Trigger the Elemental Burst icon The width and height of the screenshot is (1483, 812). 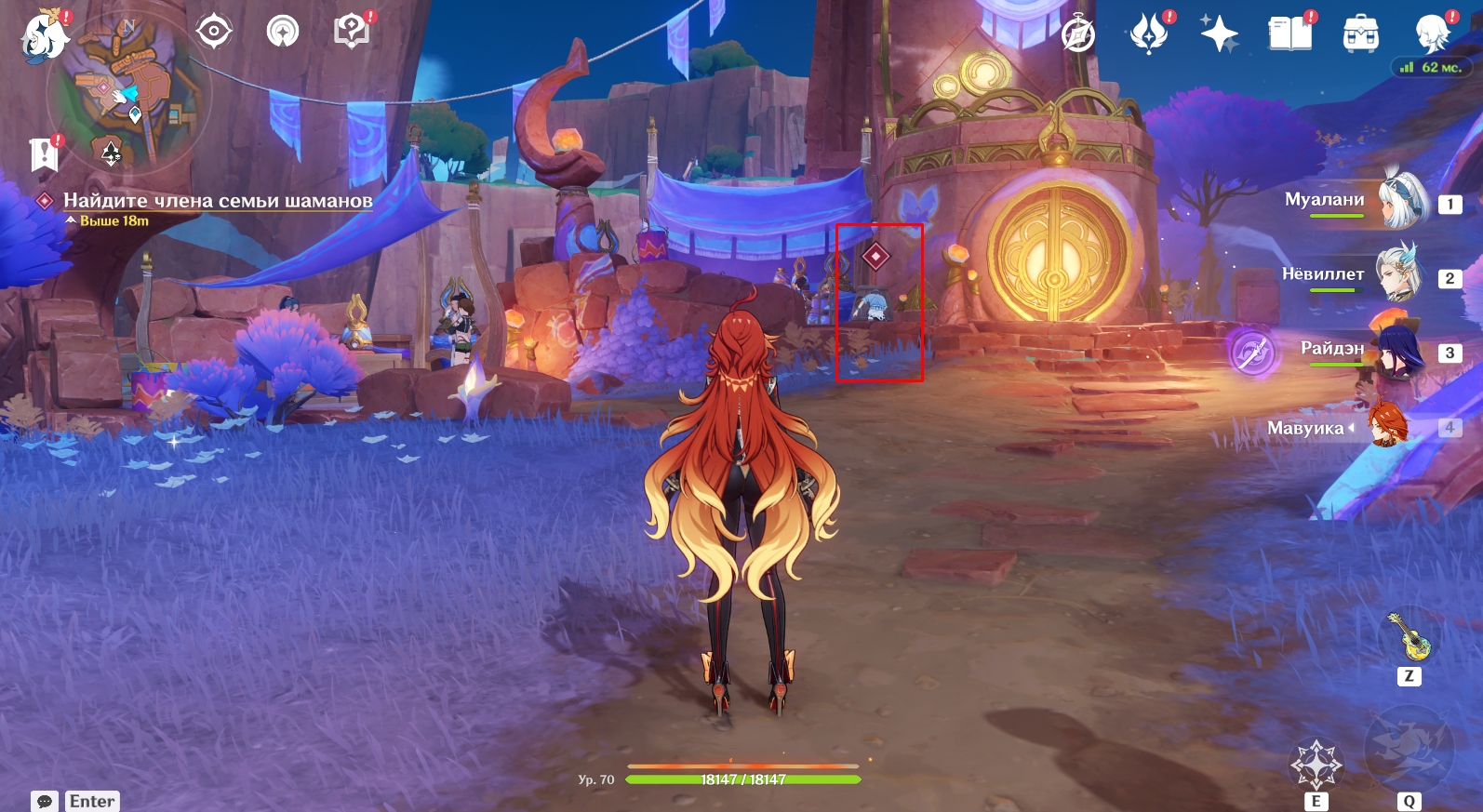(1409, 750)
